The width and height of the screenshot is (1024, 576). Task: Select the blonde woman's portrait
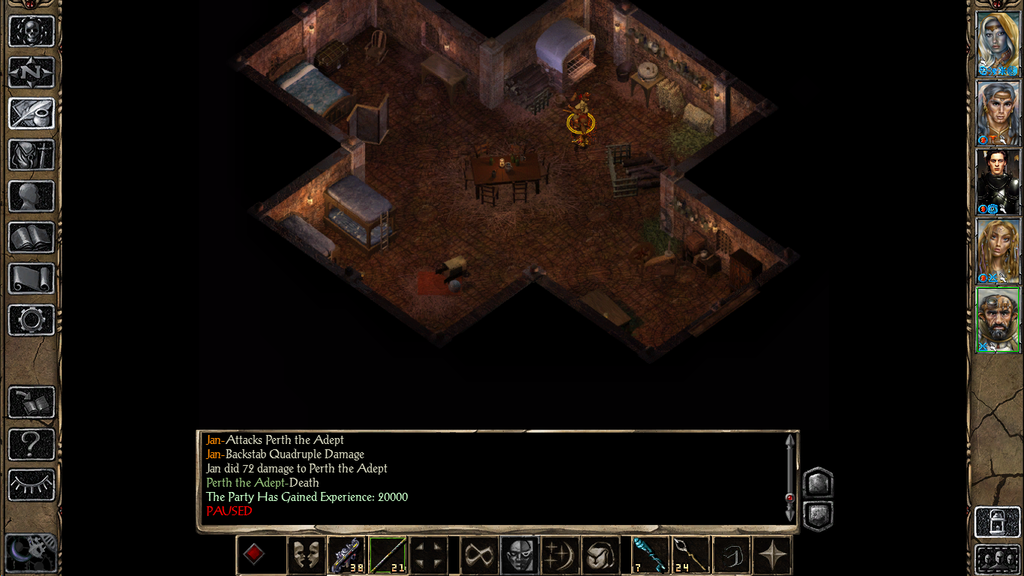tap(997, 250)
